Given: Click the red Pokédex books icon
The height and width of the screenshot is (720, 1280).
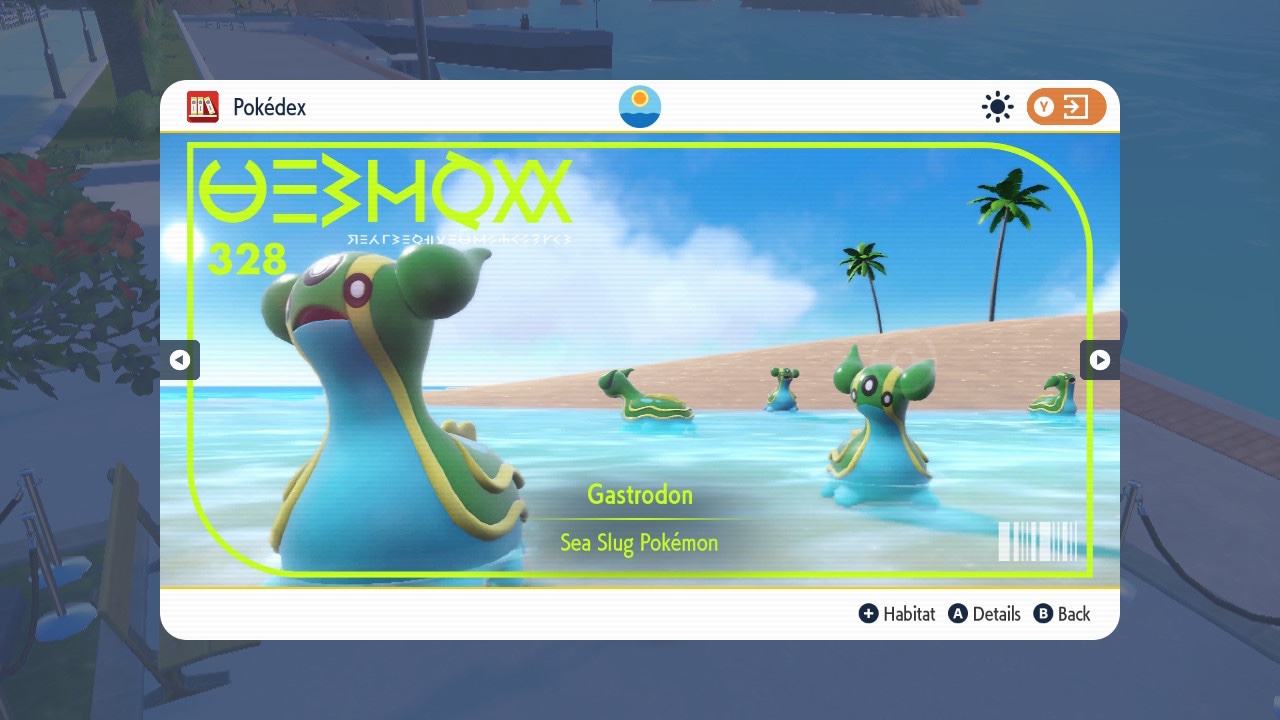Looking at the screenshot, I should 203,107.
